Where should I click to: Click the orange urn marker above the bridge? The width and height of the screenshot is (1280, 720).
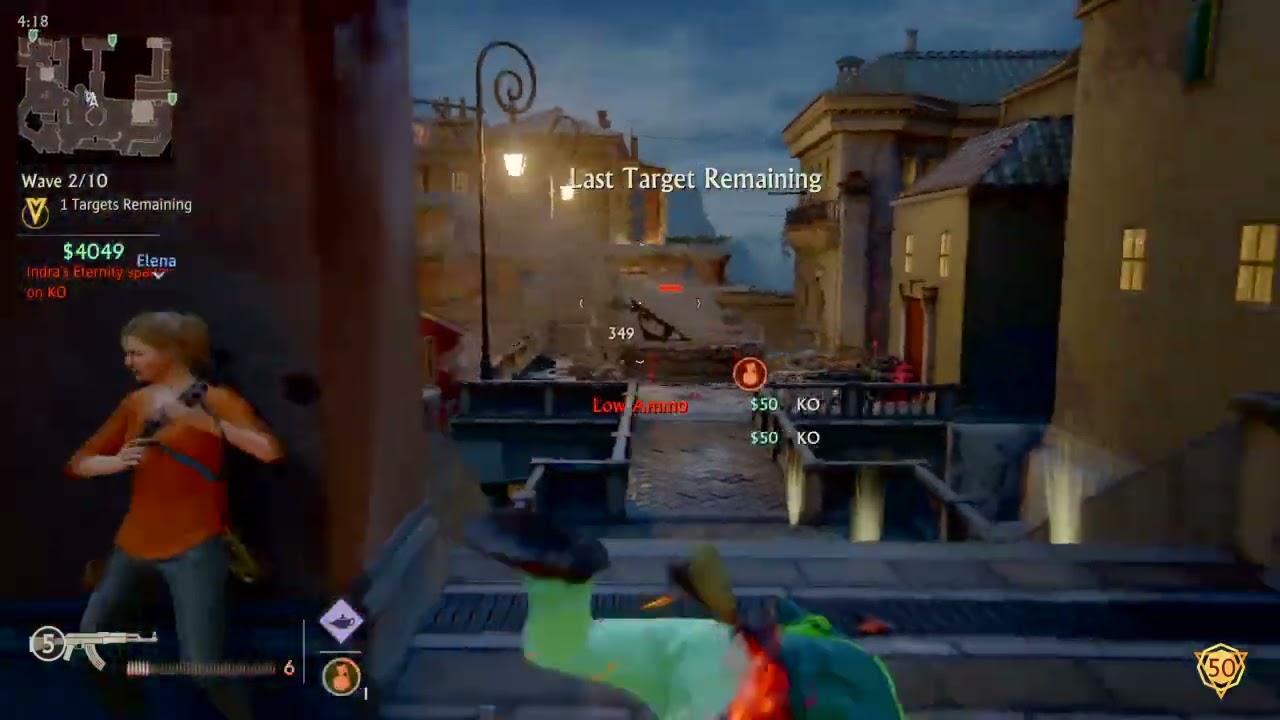pos(749,374)
